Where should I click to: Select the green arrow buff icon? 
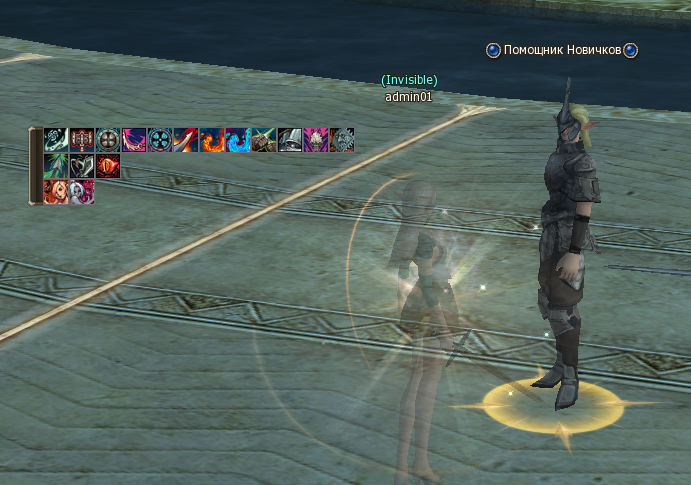click(56, 166)
